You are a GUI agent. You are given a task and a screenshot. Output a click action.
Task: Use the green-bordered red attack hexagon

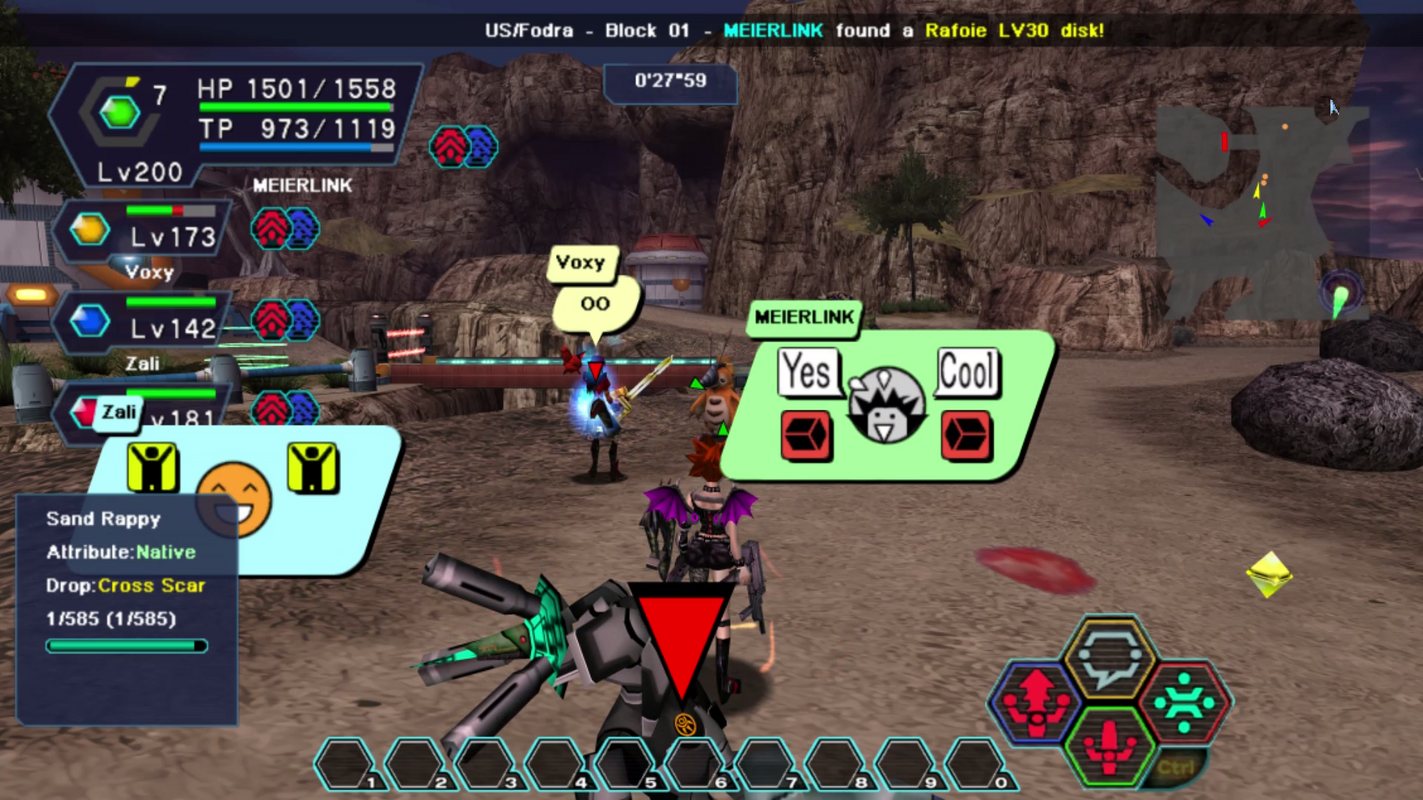coord(1109,746)
